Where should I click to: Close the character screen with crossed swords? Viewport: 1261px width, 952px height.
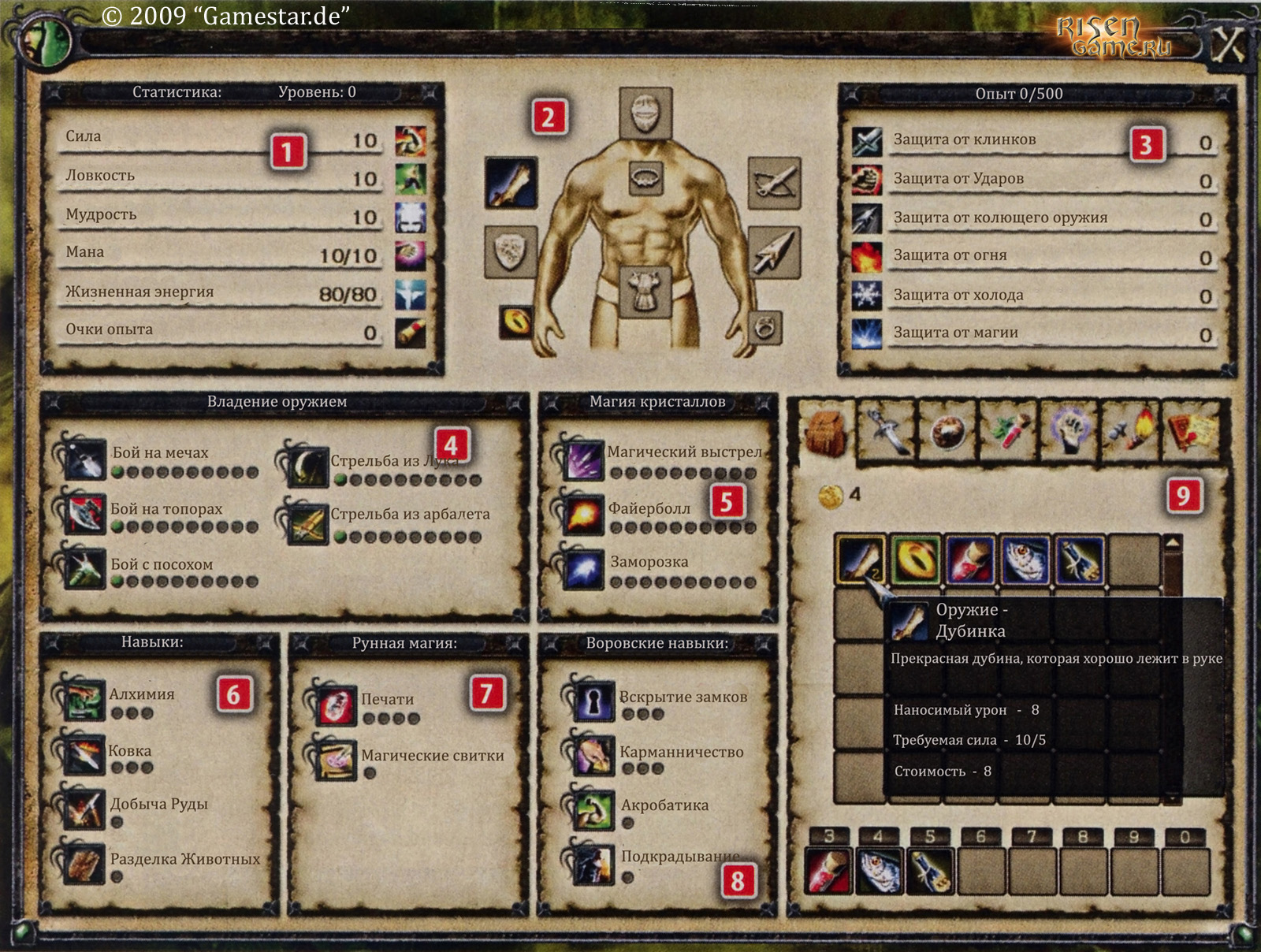[1227, 45]
